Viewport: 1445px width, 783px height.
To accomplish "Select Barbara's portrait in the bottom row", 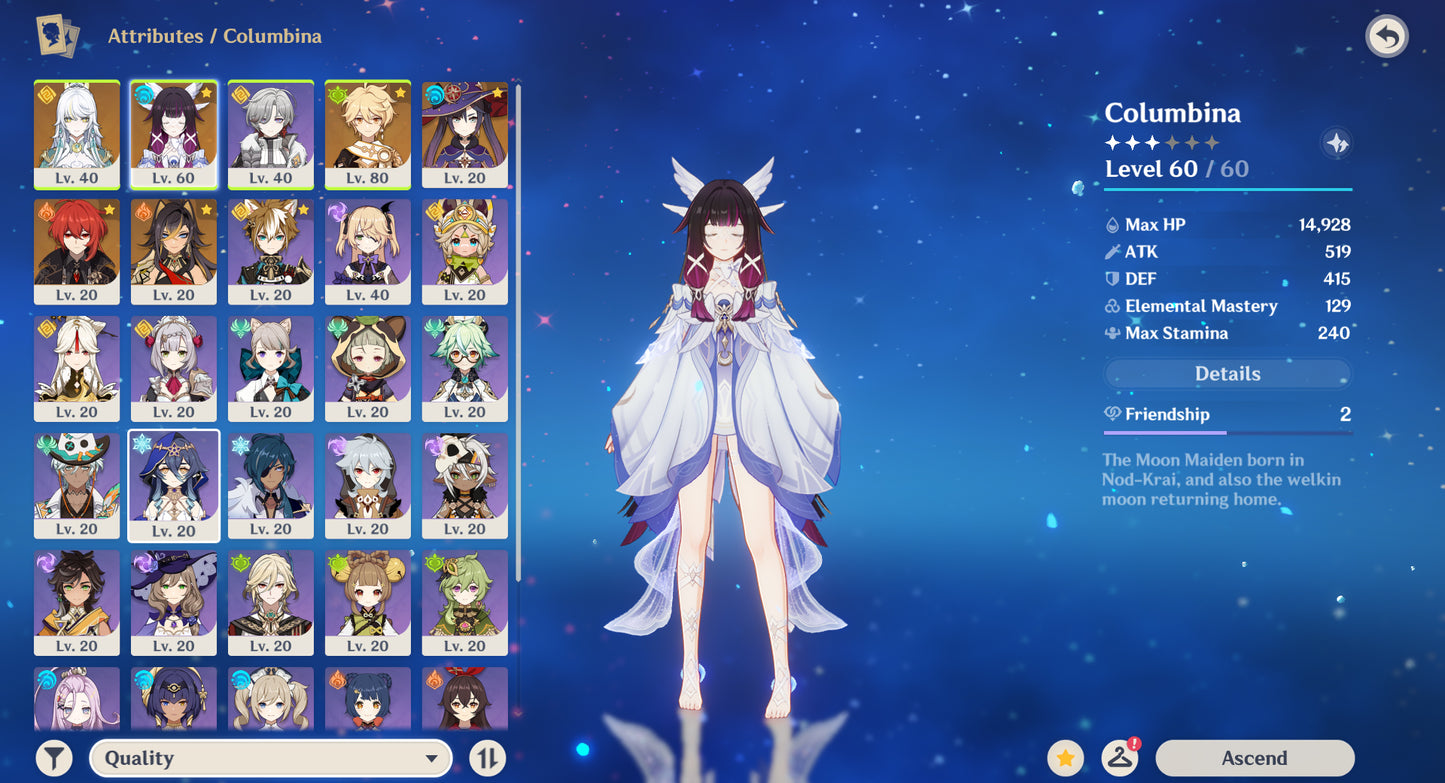I will click(x=271, y=700).
